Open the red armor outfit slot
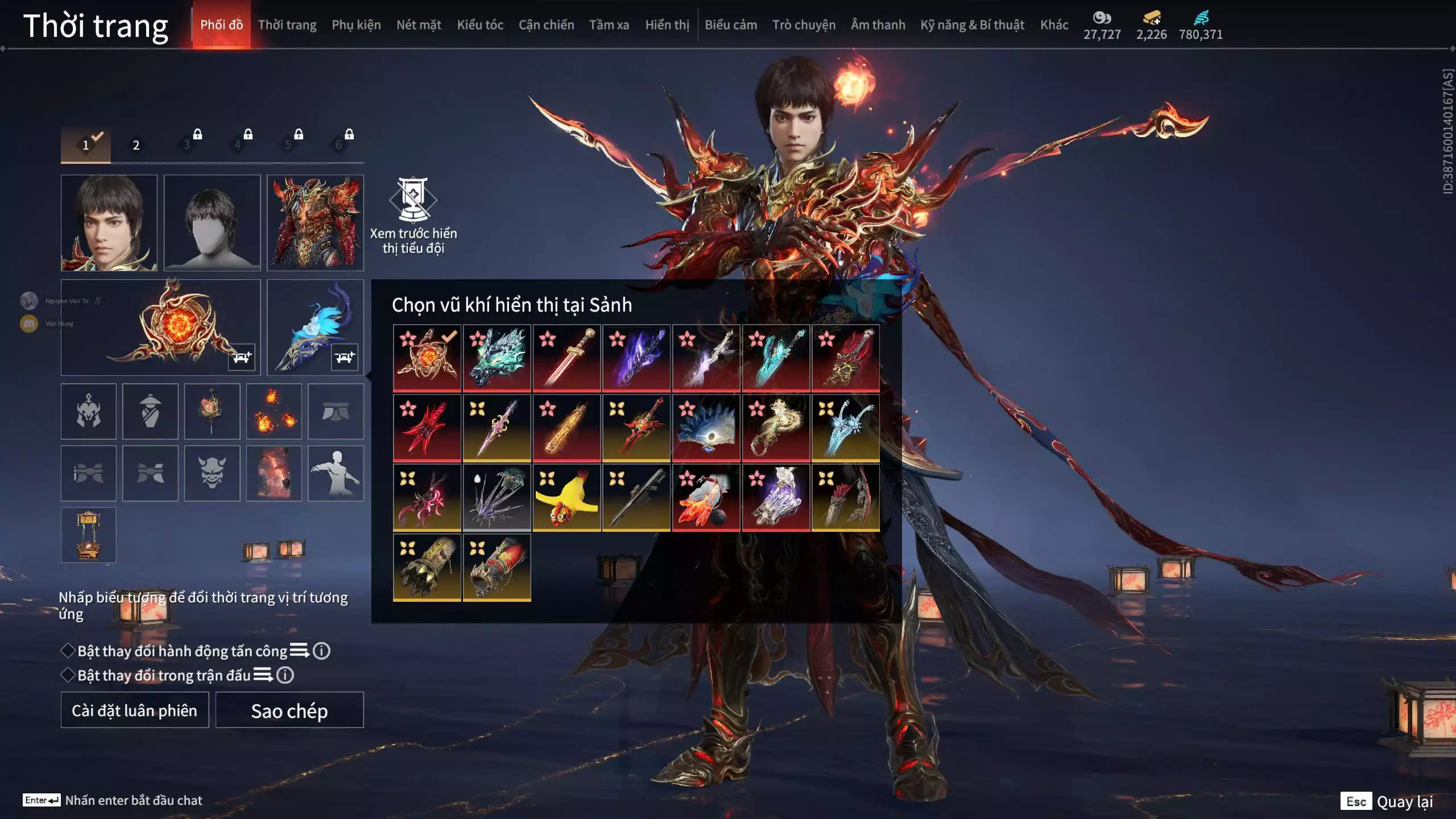Screen dimensions: 1456x819 coord(315,222)
